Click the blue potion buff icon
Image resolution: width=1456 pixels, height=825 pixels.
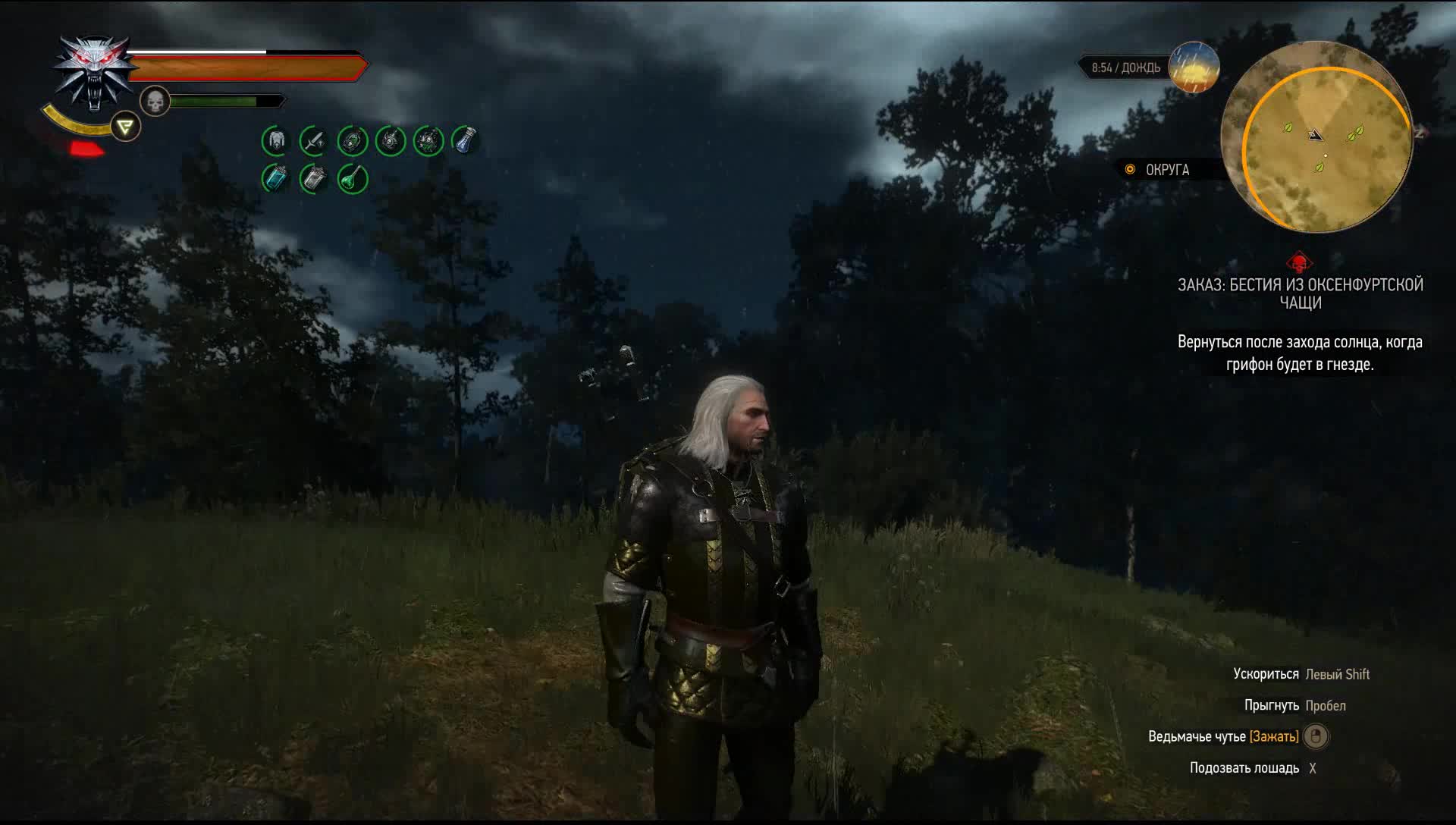(x=275, y=178)
